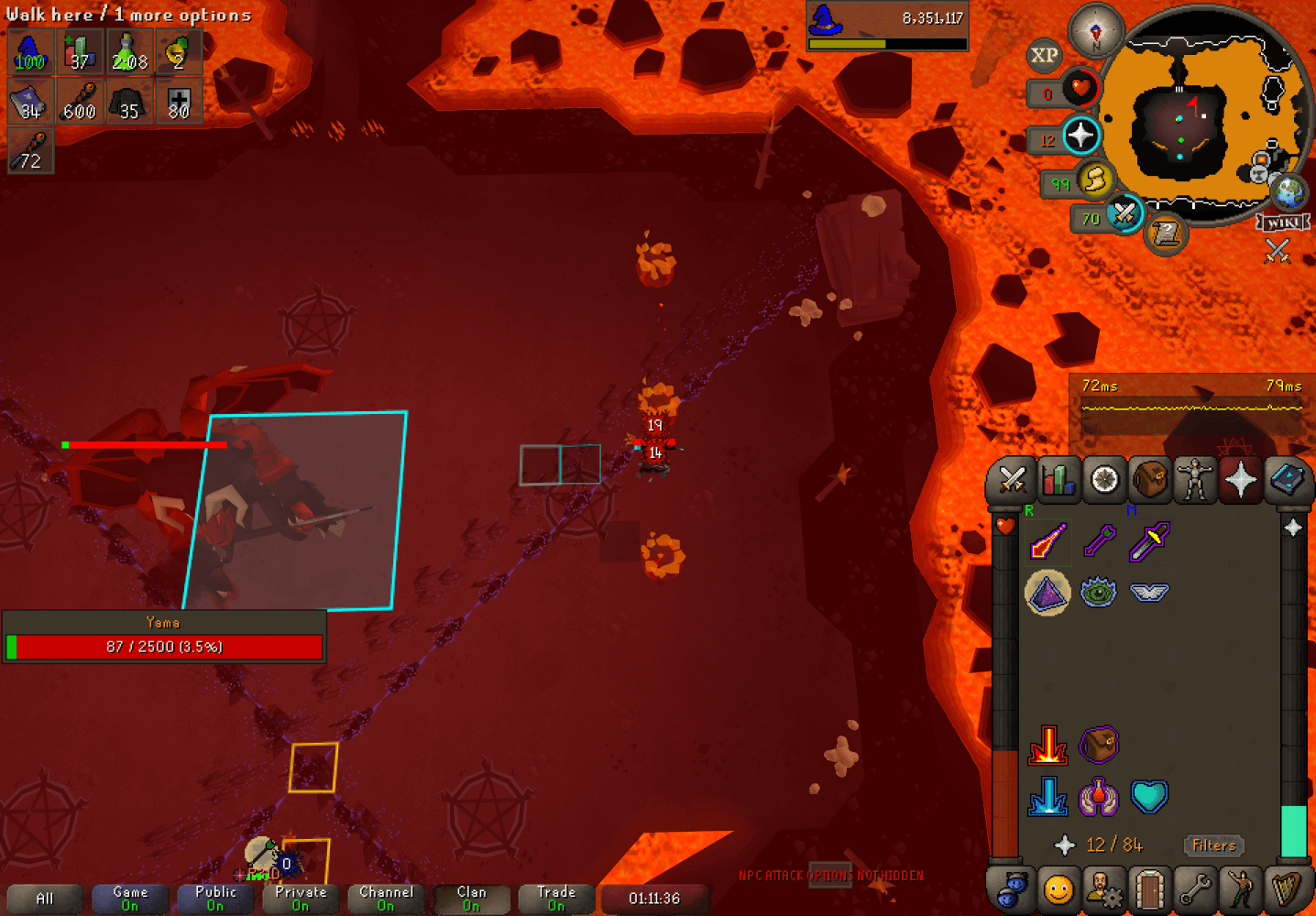This screenshot has width=1316, height=916.
Task: Click the Logout door icon
Action: 1149,889
